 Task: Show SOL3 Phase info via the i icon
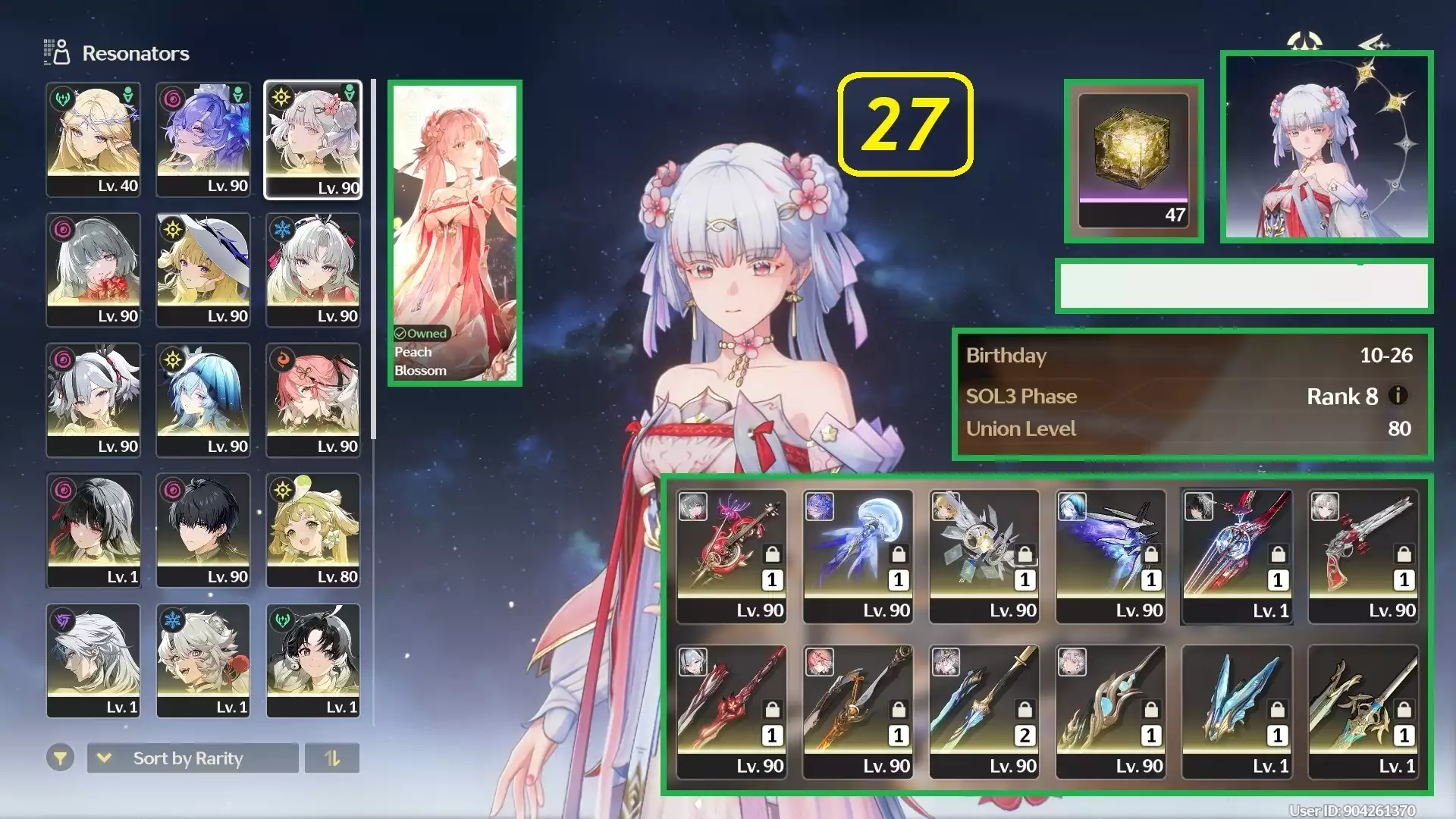[x=1398, y=395]
